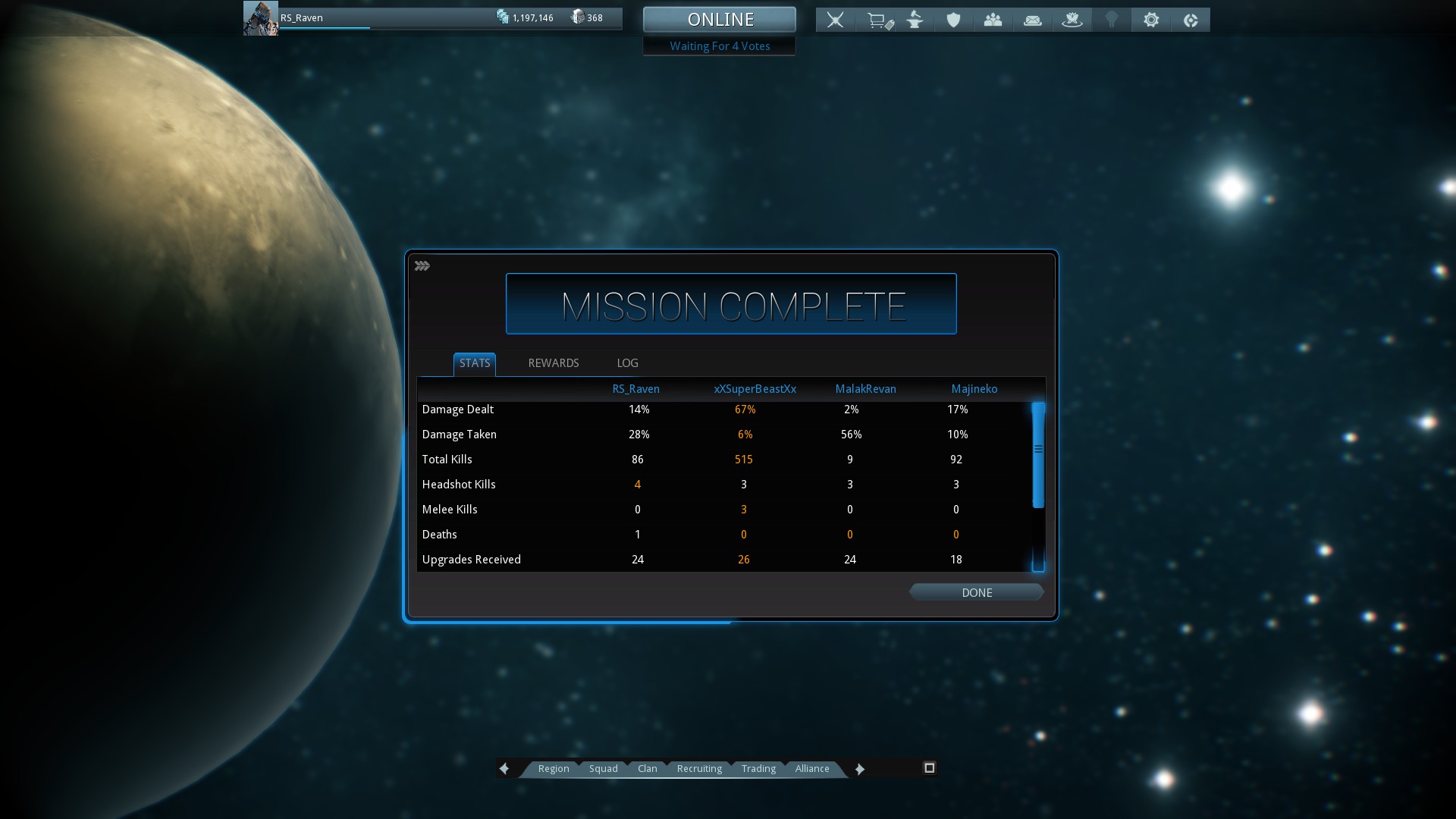Open the arsenal crossed-swords icon
This screenshot has width=1456, height=819.
[x=835, y=20]
